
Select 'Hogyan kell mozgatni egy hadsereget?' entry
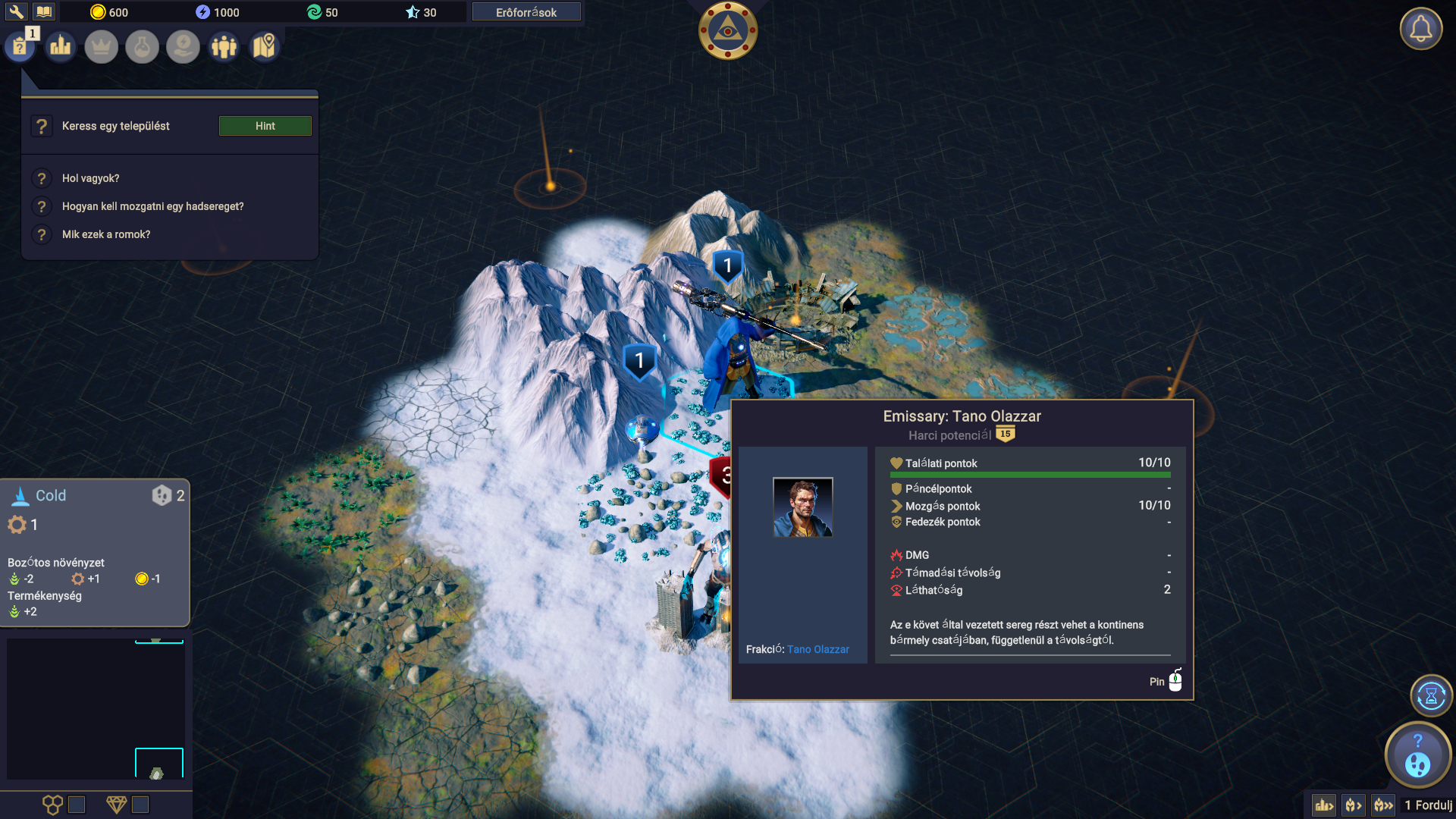152,206
